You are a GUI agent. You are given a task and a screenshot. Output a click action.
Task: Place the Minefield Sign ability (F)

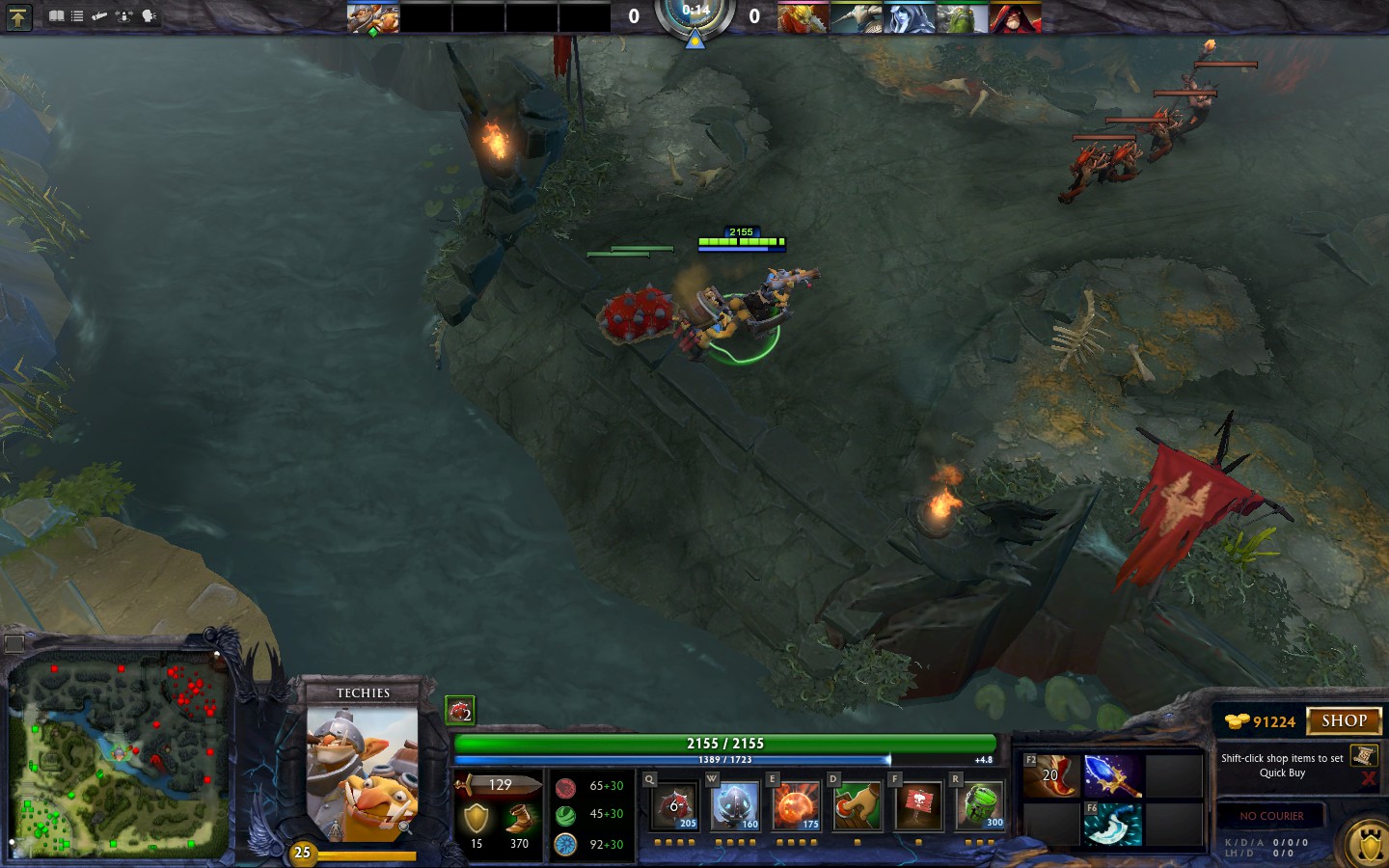[x=917, y=806]
